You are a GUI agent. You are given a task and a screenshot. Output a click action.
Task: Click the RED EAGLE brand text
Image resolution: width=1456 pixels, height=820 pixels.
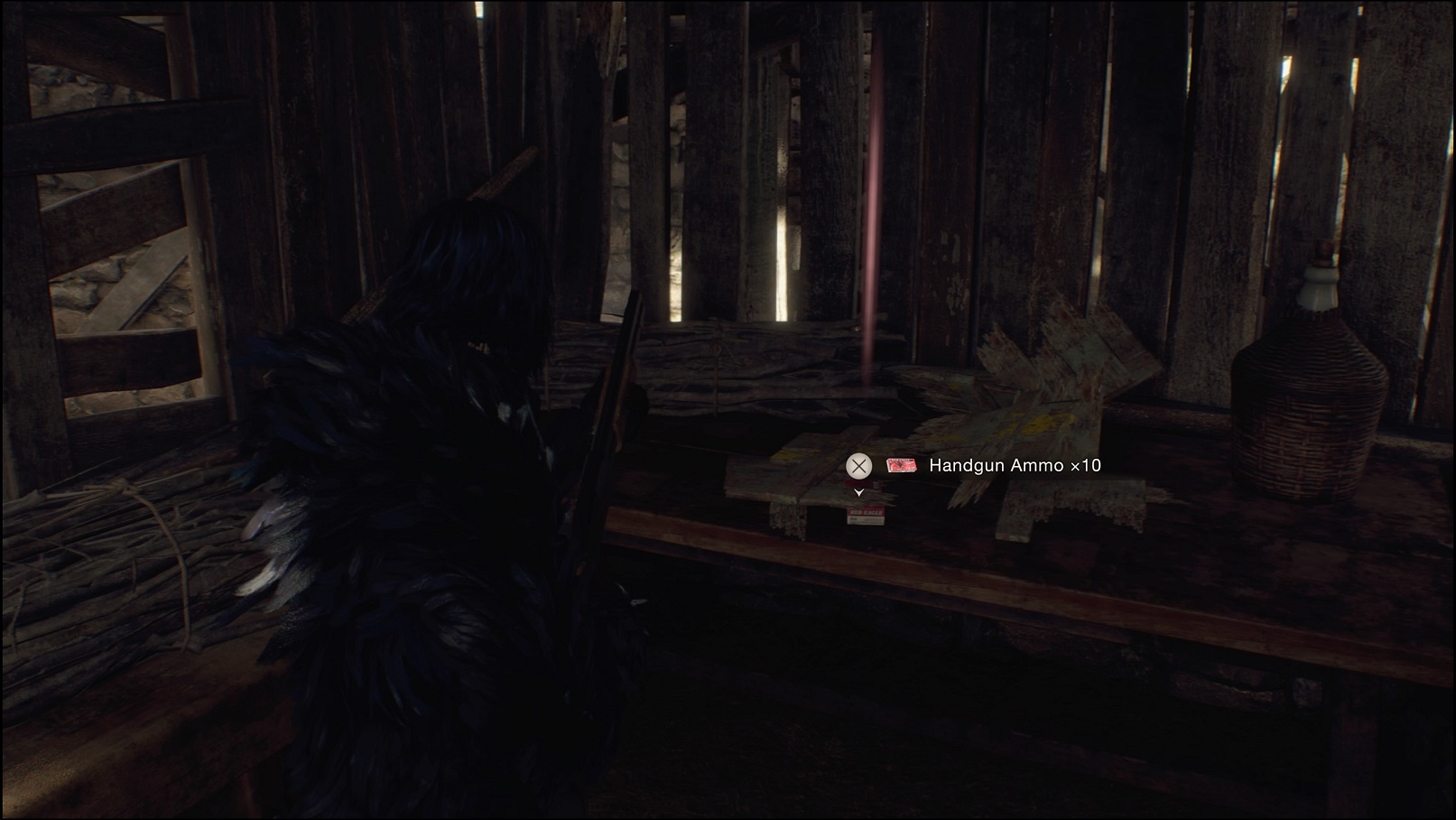[867, 513]
